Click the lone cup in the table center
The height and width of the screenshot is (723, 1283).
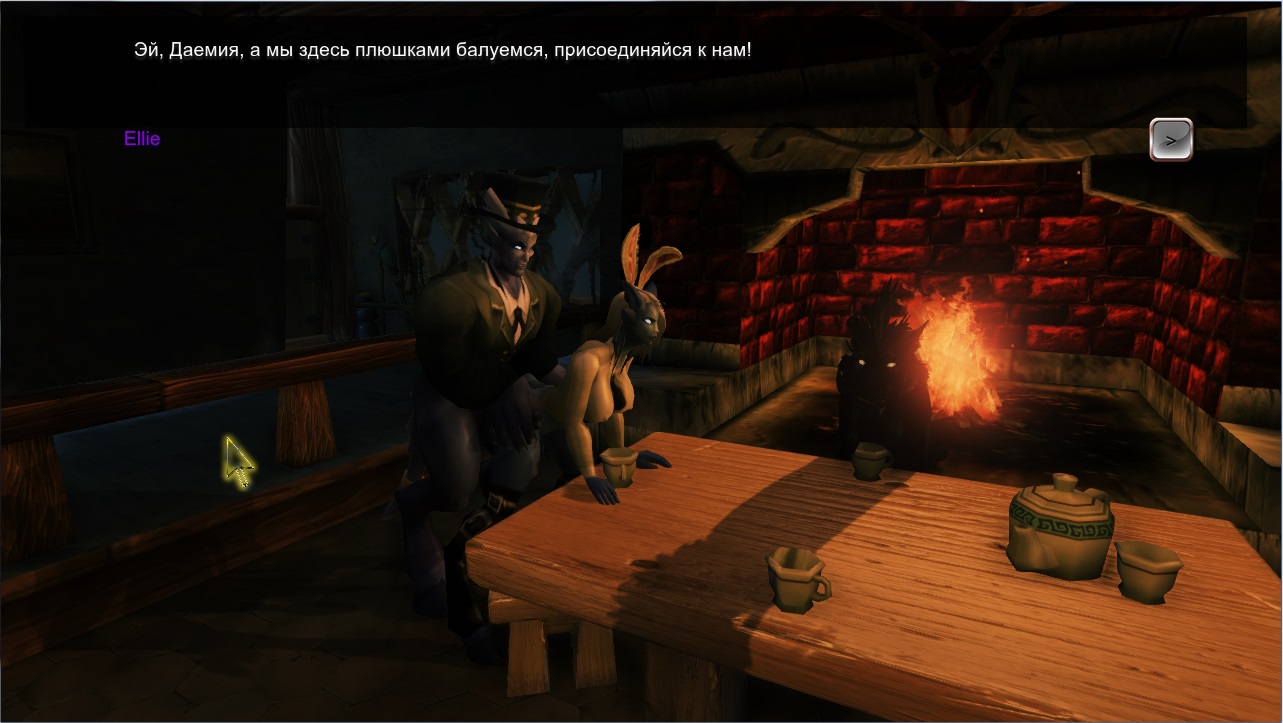(795, 580)
